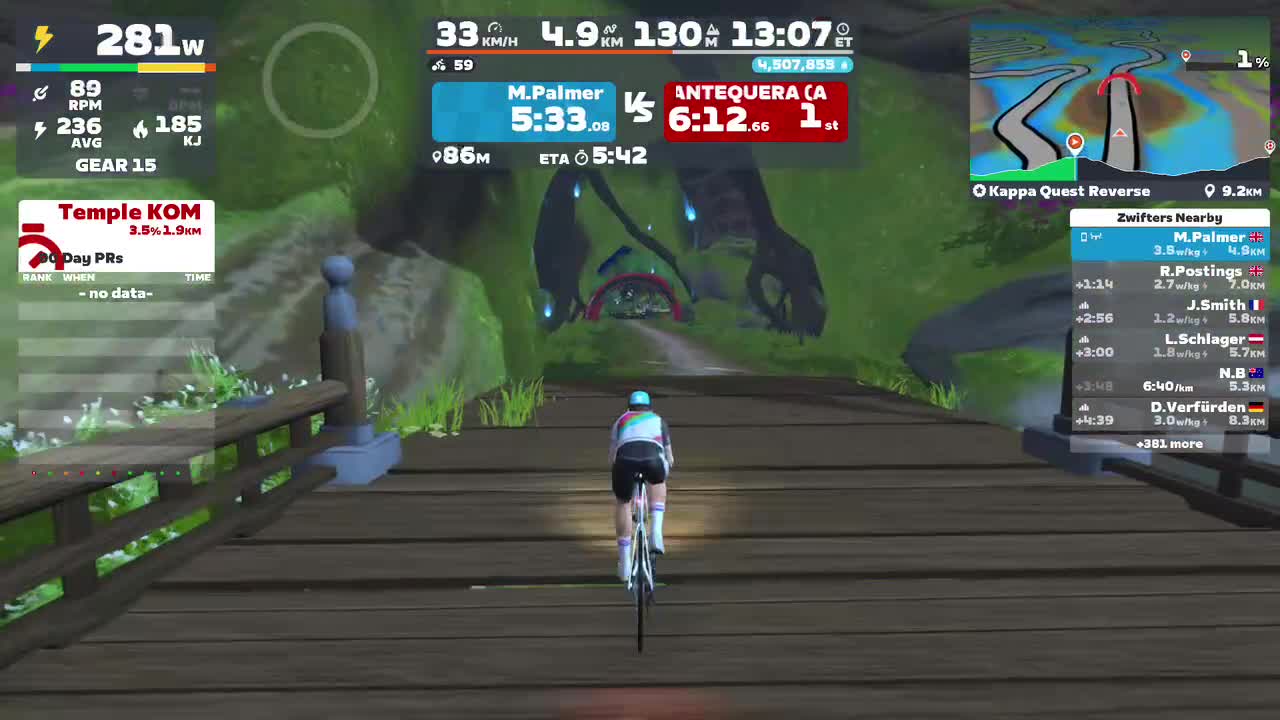Viewport: 1280px width, 720px height.
Task: Click the ANTEQUERA leader time panel
Action: coord(756,110)
